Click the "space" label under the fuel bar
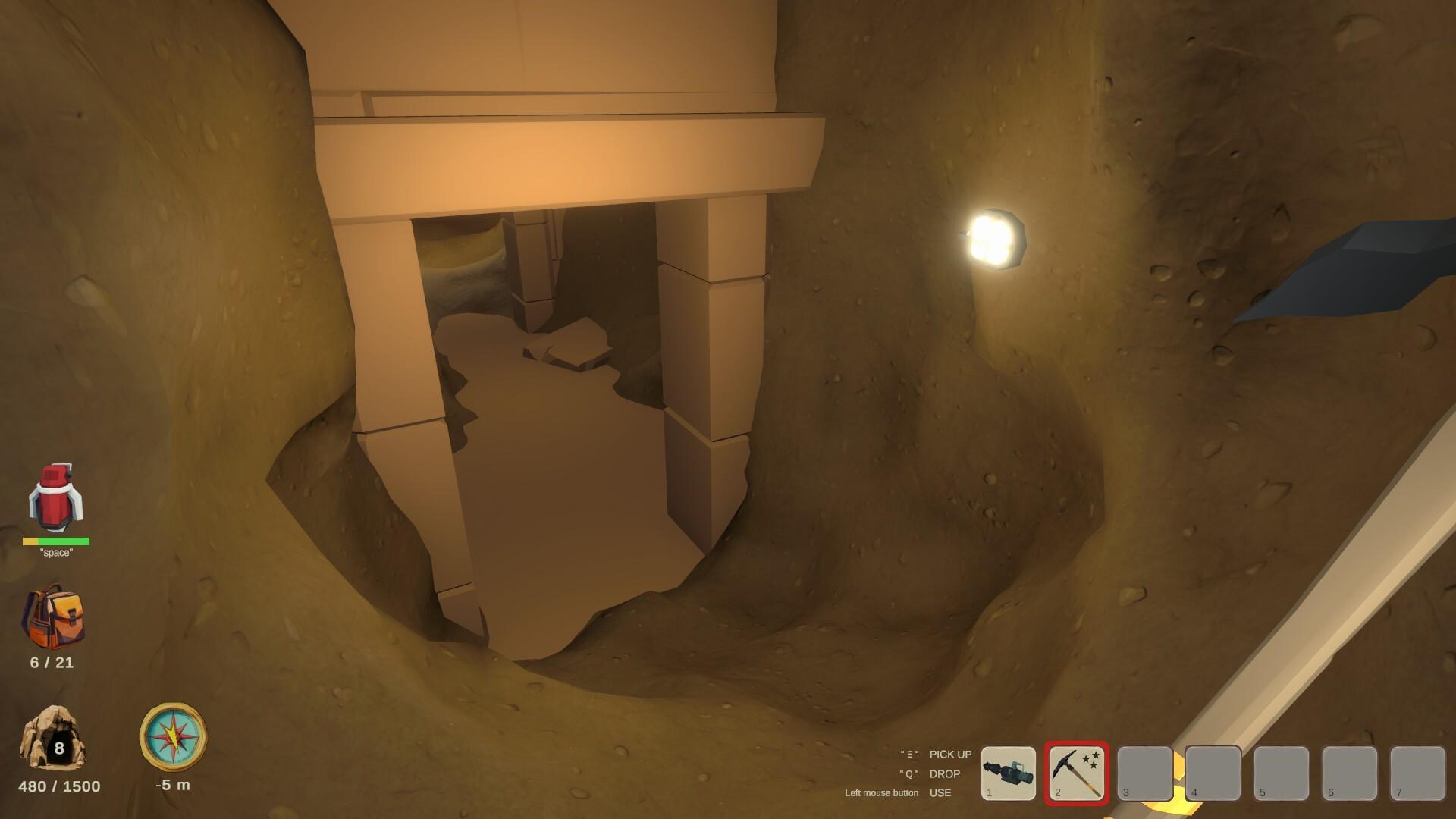The image size is (1456, 819). [57, 554]
